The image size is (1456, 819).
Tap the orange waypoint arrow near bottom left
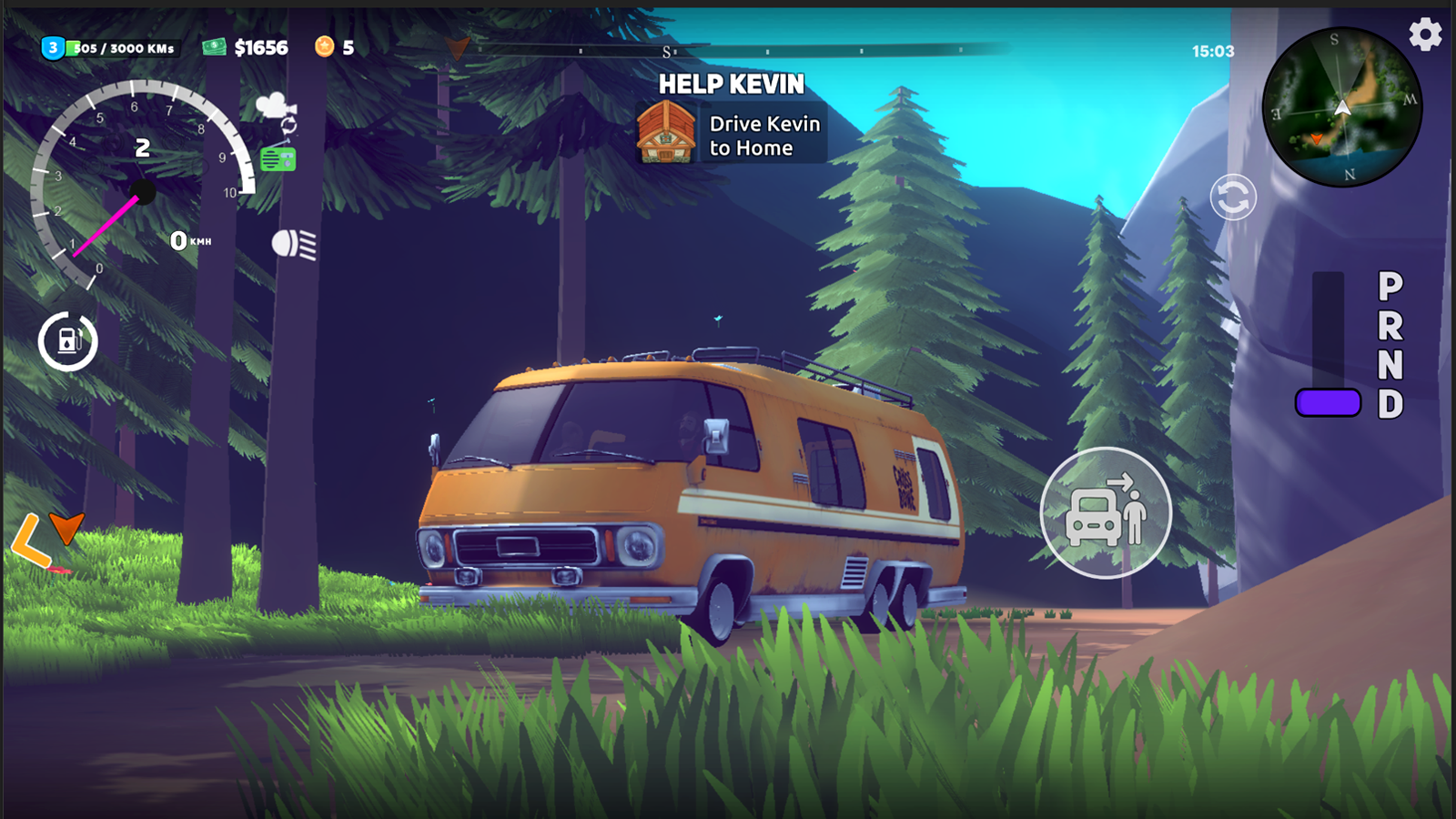coord(66,528)
